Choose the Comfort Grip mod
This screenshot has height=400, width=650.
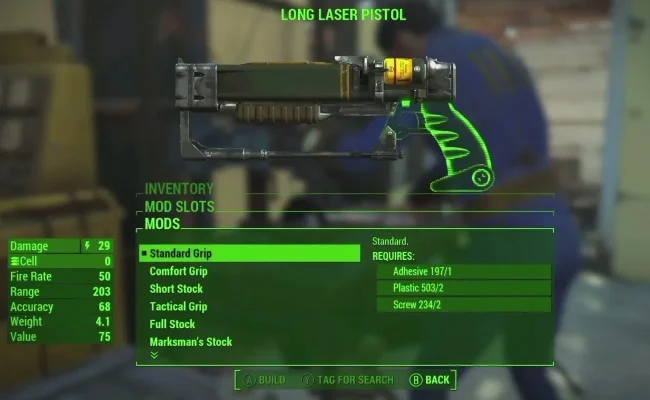point(179,271)
